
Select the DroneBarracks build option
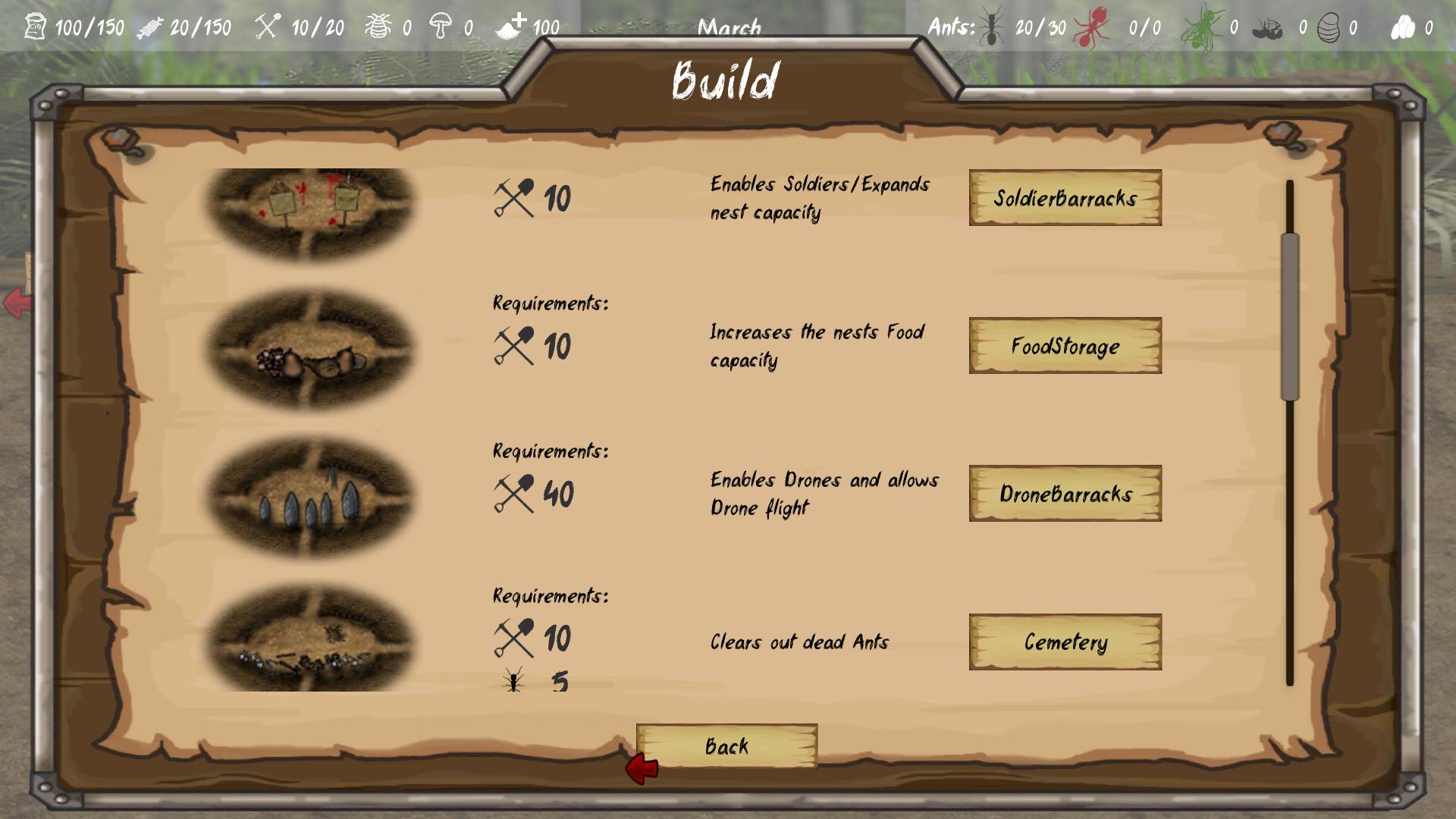click(1065, 494)
